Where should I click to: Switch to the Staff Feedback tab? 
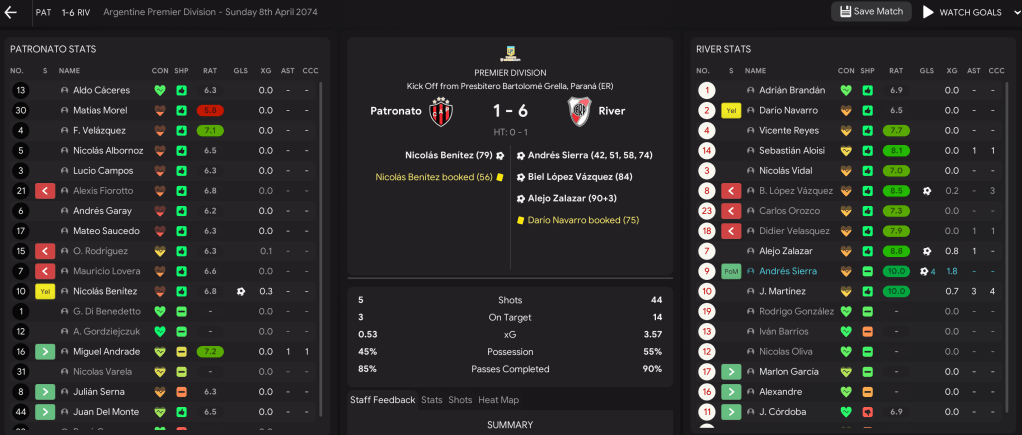(382, 400)
